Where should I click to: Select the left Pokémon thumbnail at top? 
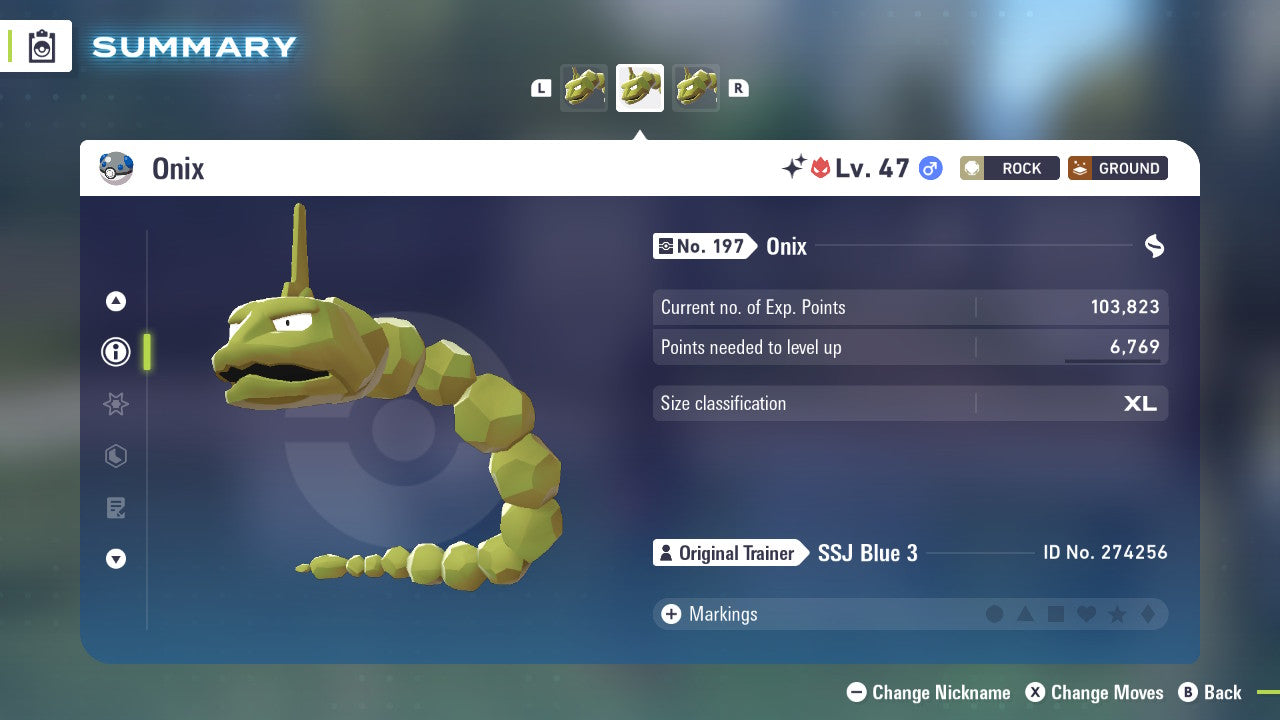(x=583, y=88)
